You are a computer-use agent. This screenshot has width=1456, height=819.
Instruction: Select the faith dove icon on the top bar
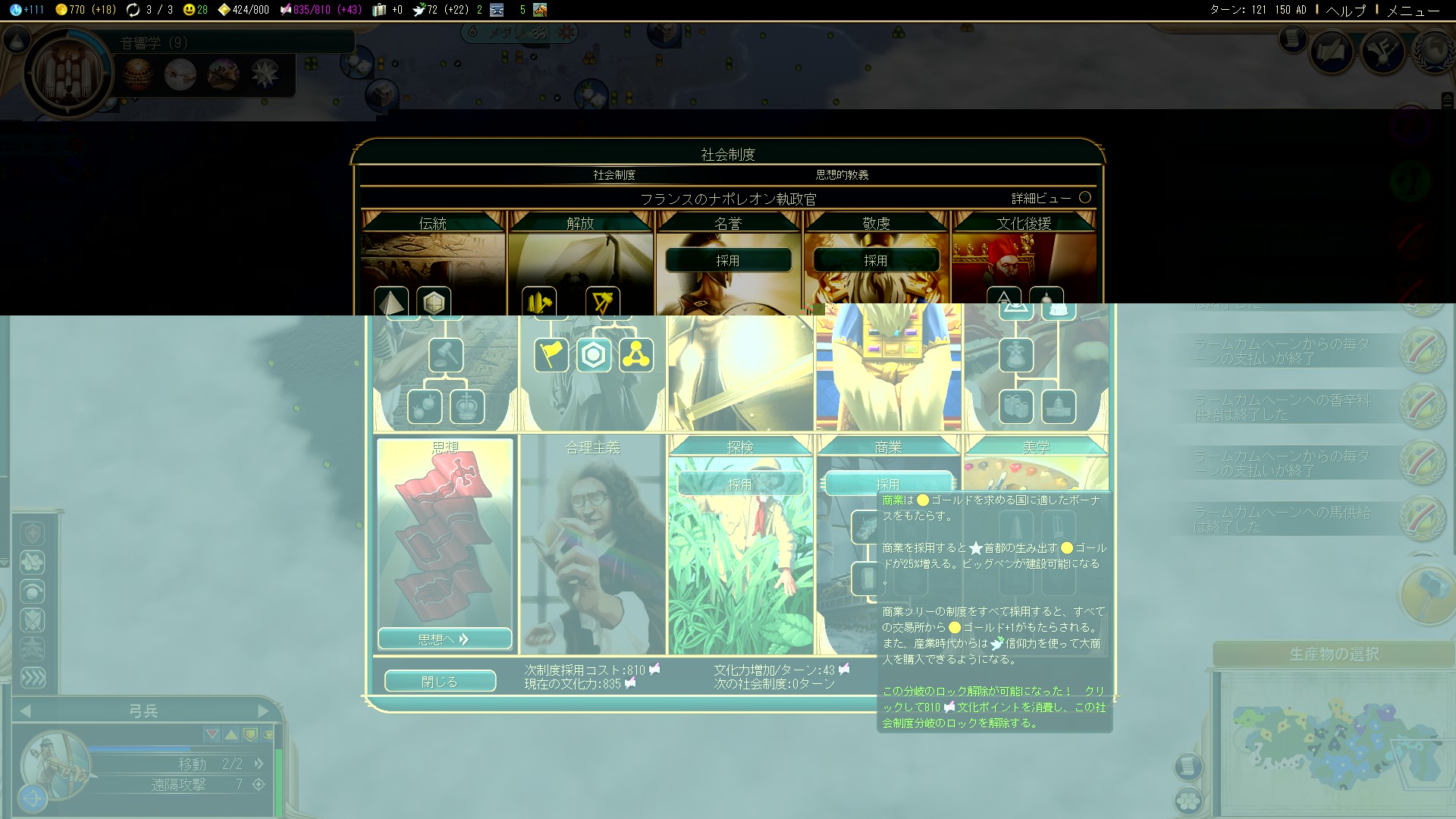[419, 10]
